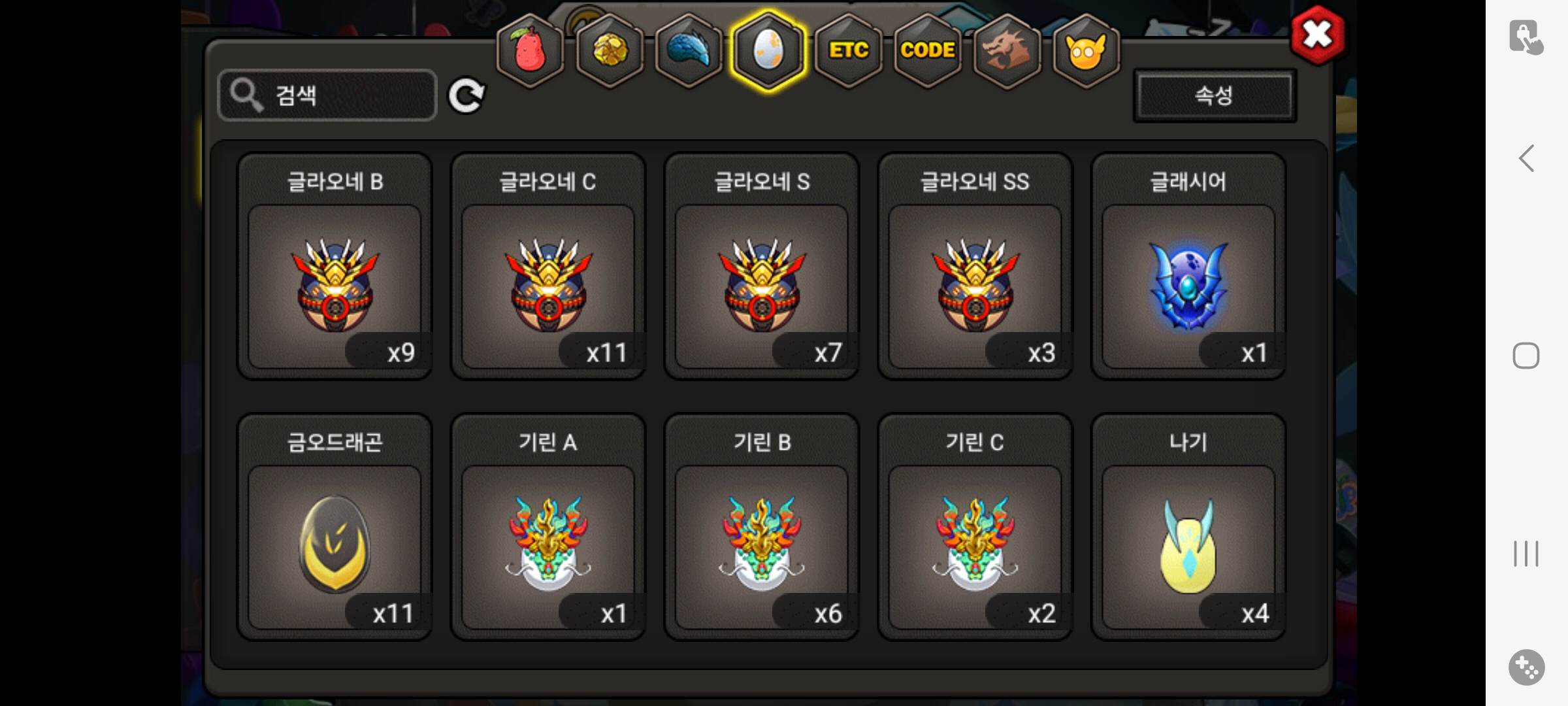The width and height of the screenshot is (1568, 706).
Task: Choose the 글라오네 SS egg
Action: [x=975, y=286]
